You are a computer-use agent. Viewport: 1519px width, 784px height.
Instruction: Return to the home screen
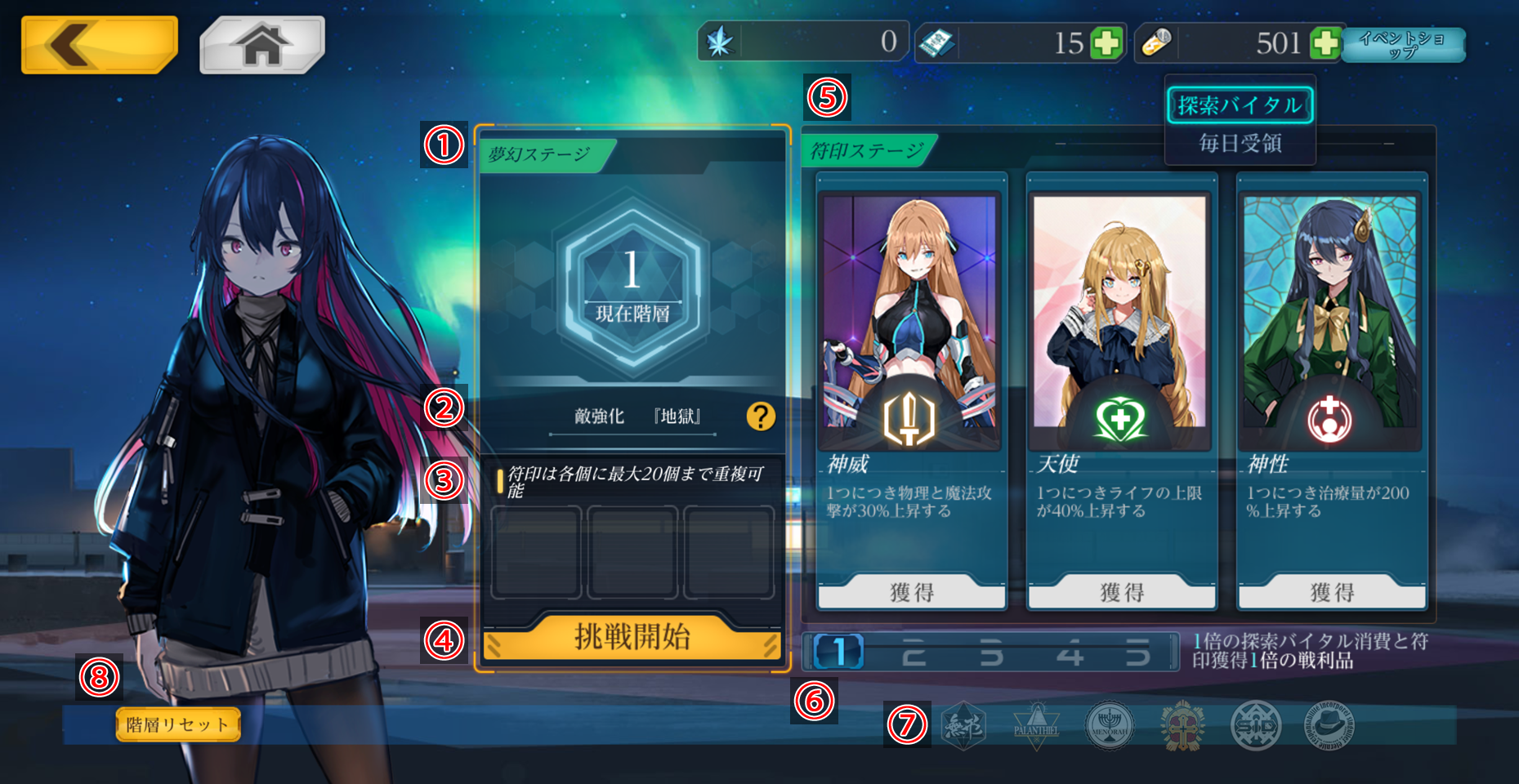tap(262, 45)
